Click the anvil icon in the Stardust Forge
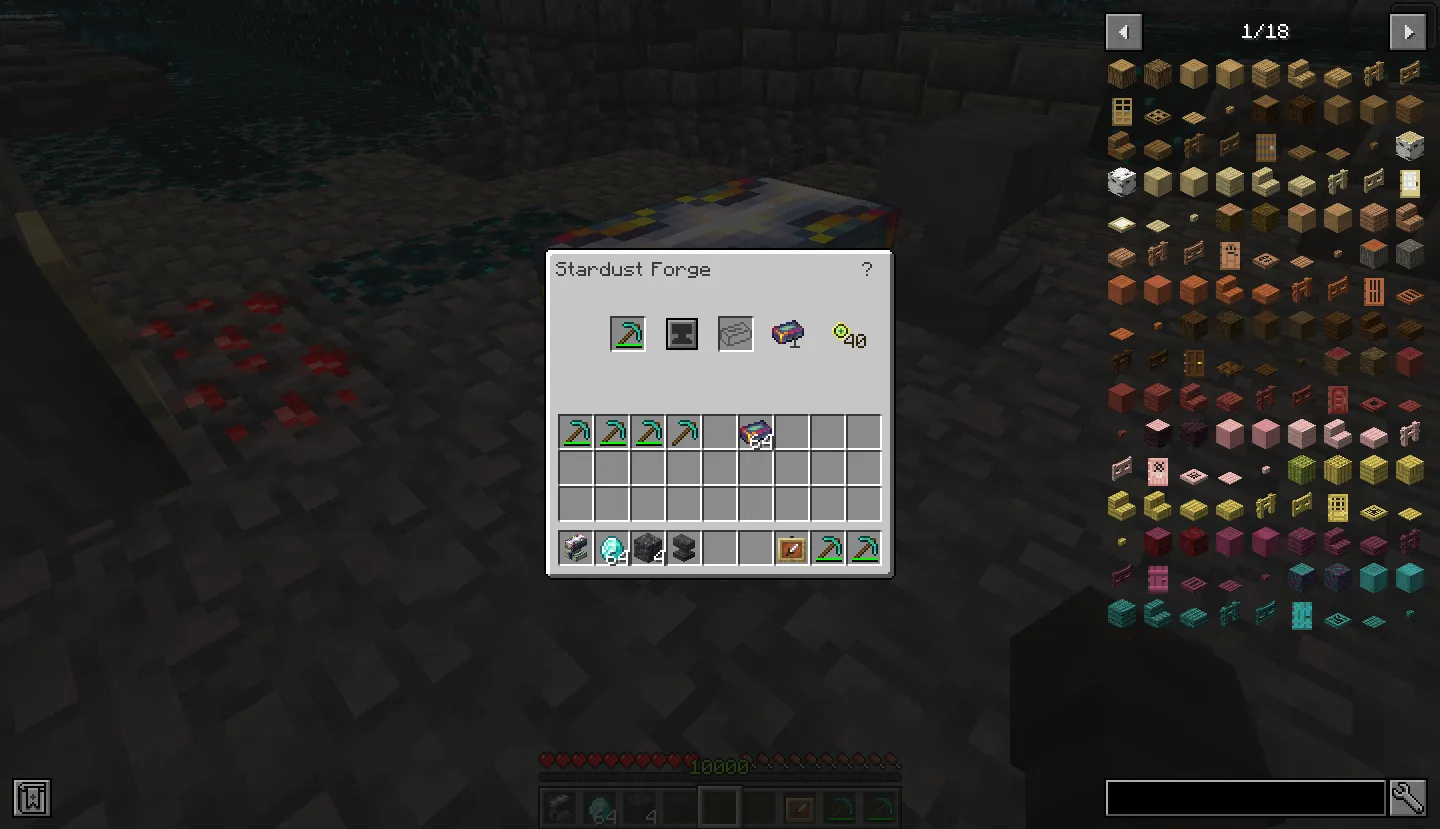 (682, 333)
